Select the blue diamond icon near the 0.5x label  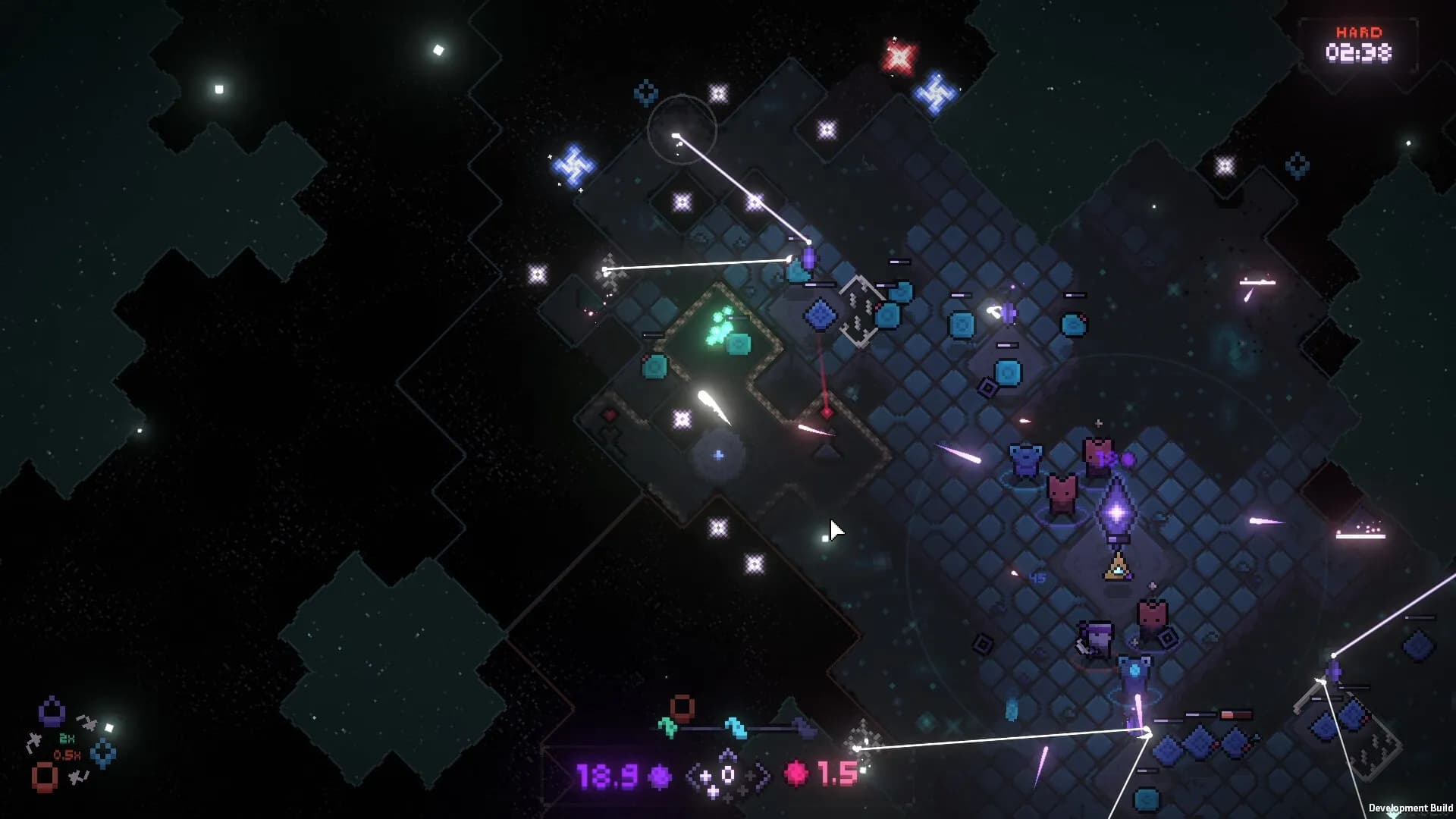click(102, 752)
